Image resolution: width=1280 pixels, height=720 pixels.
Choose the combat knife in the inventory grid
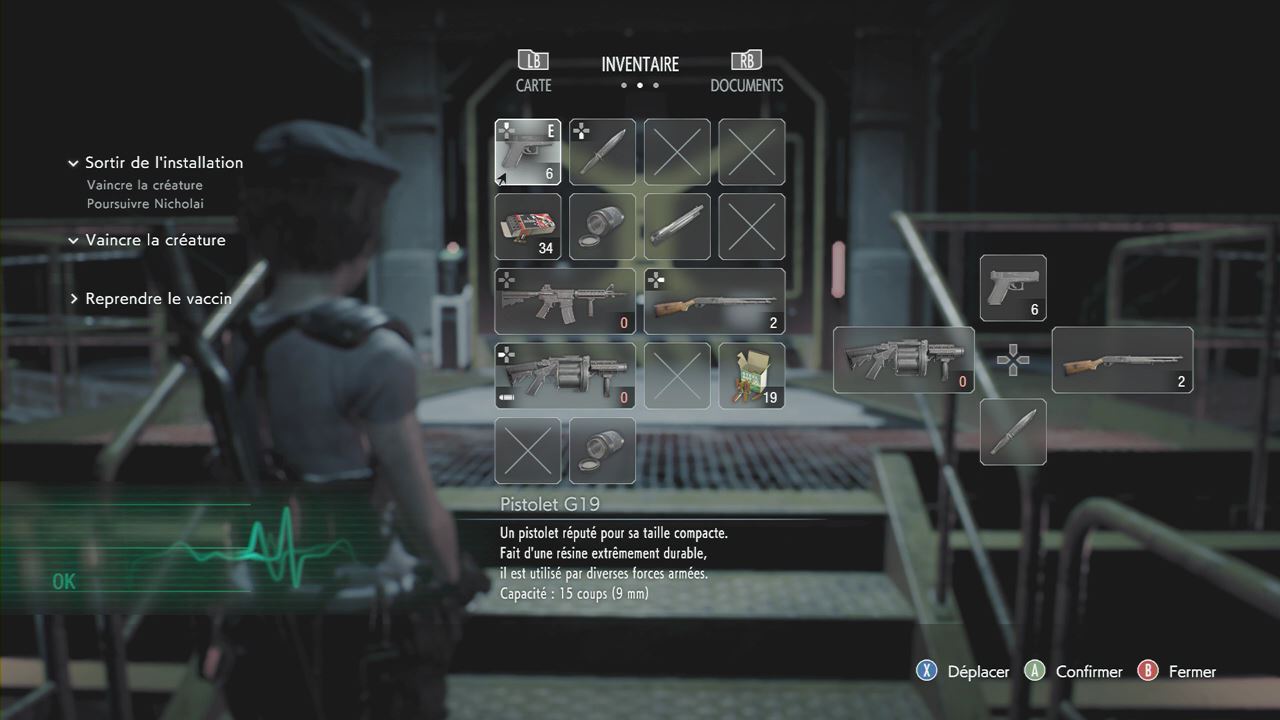[x=602, y=152]
